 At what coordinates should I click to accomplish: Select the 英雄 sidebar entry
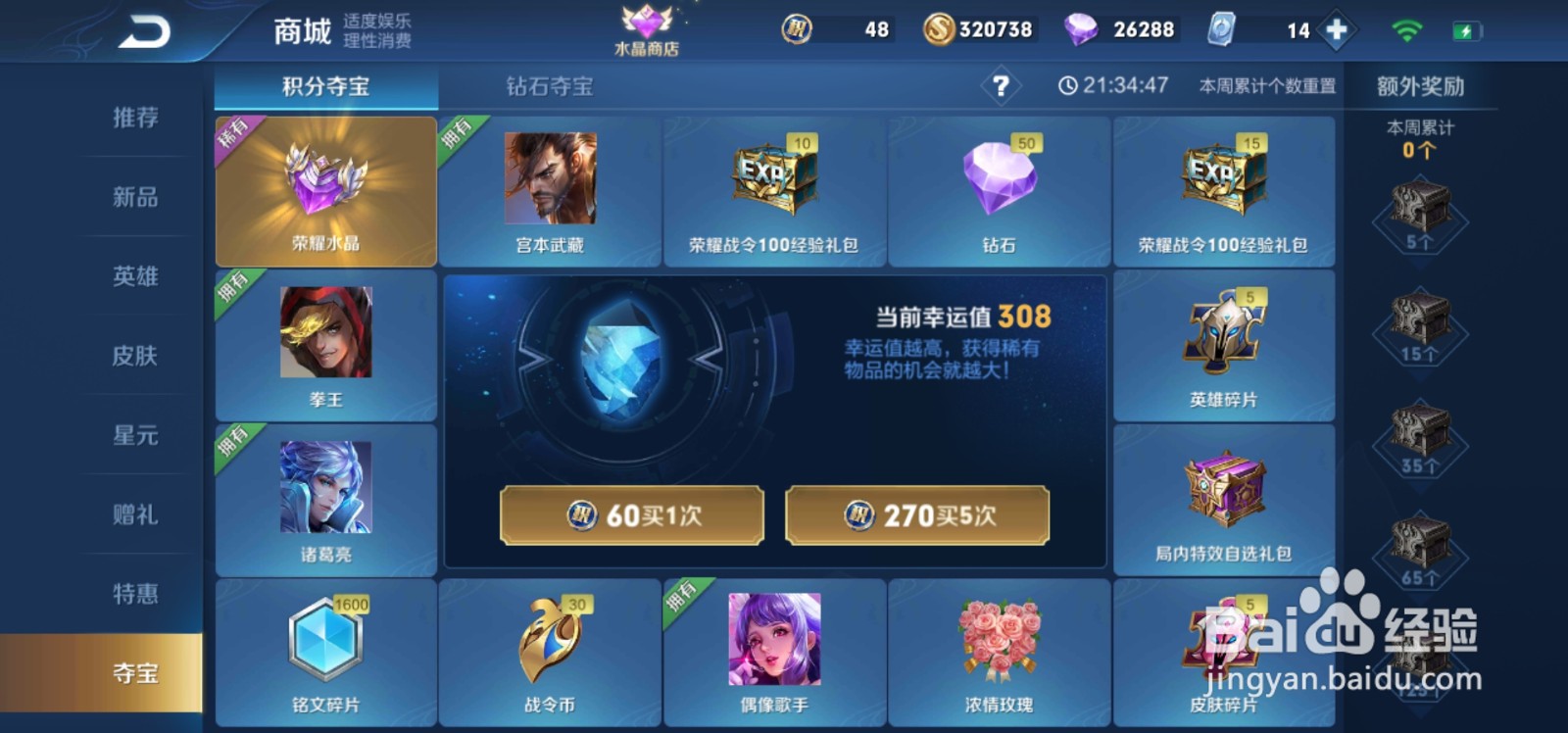134,277
